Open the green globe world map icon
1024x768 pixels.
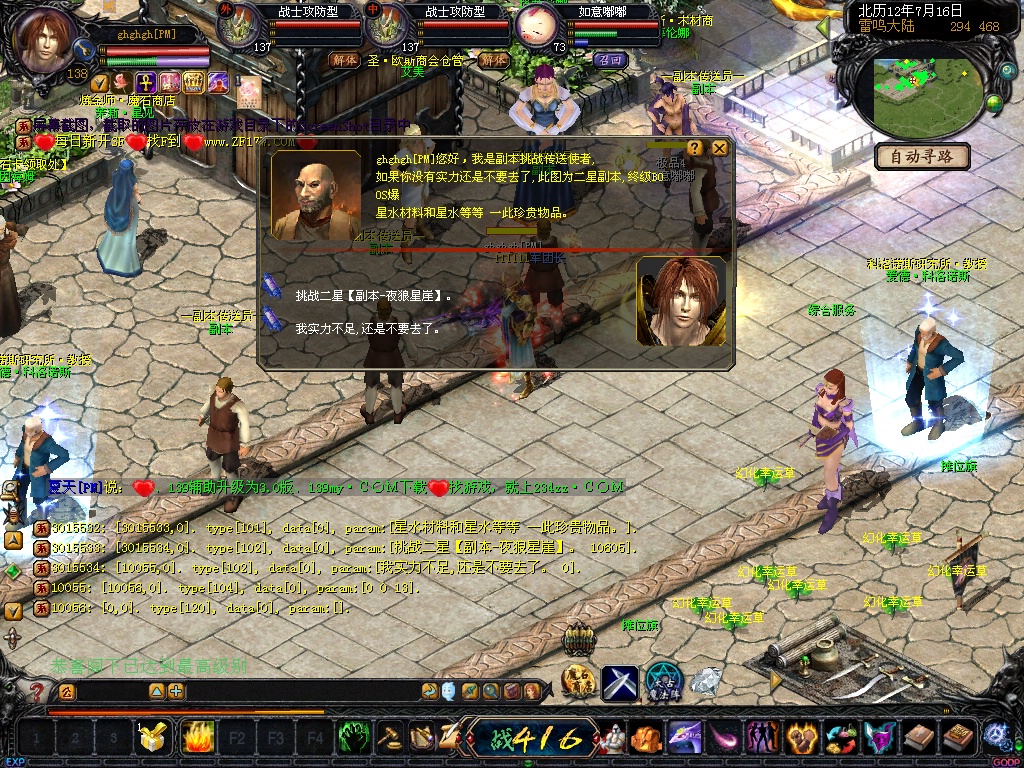click(994, 102)
